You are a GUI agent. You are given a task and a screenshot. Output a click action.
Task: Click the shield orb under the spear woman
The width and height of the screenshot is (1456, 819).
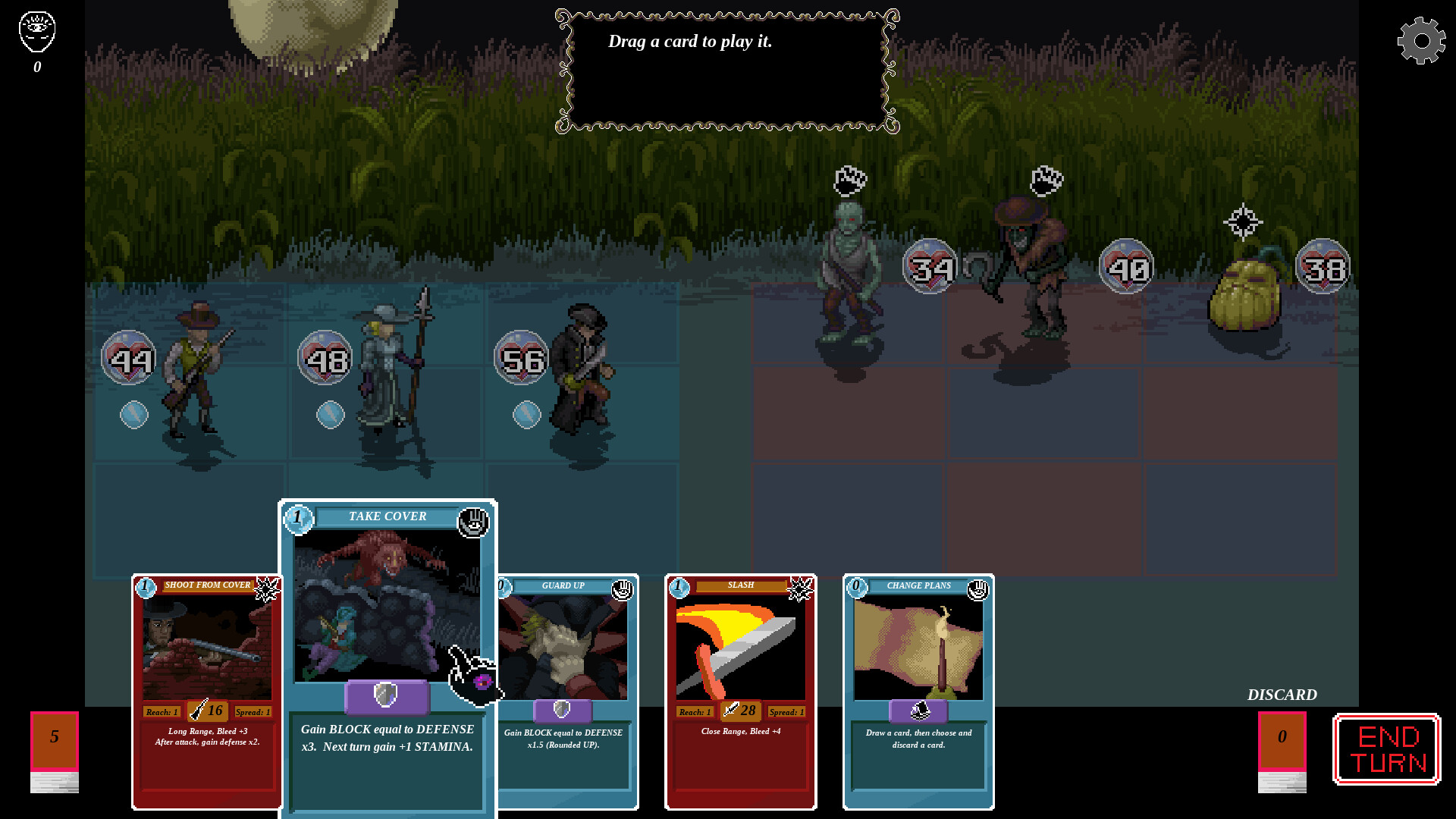(x=329, y=414)
